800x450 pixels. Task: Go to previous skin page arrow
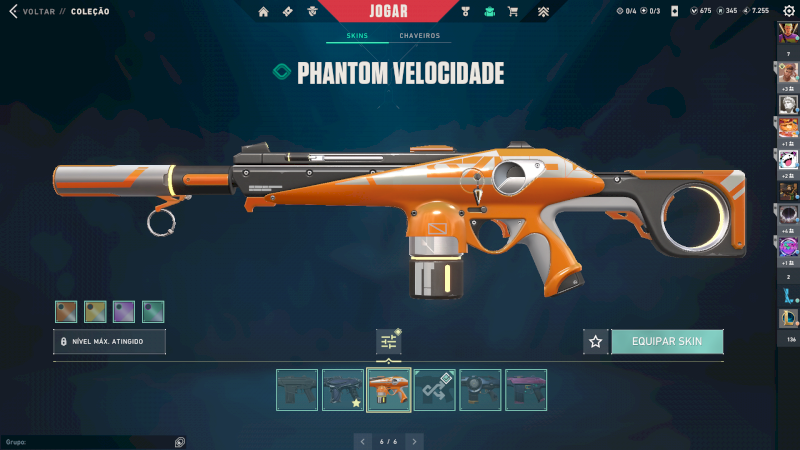364,440
